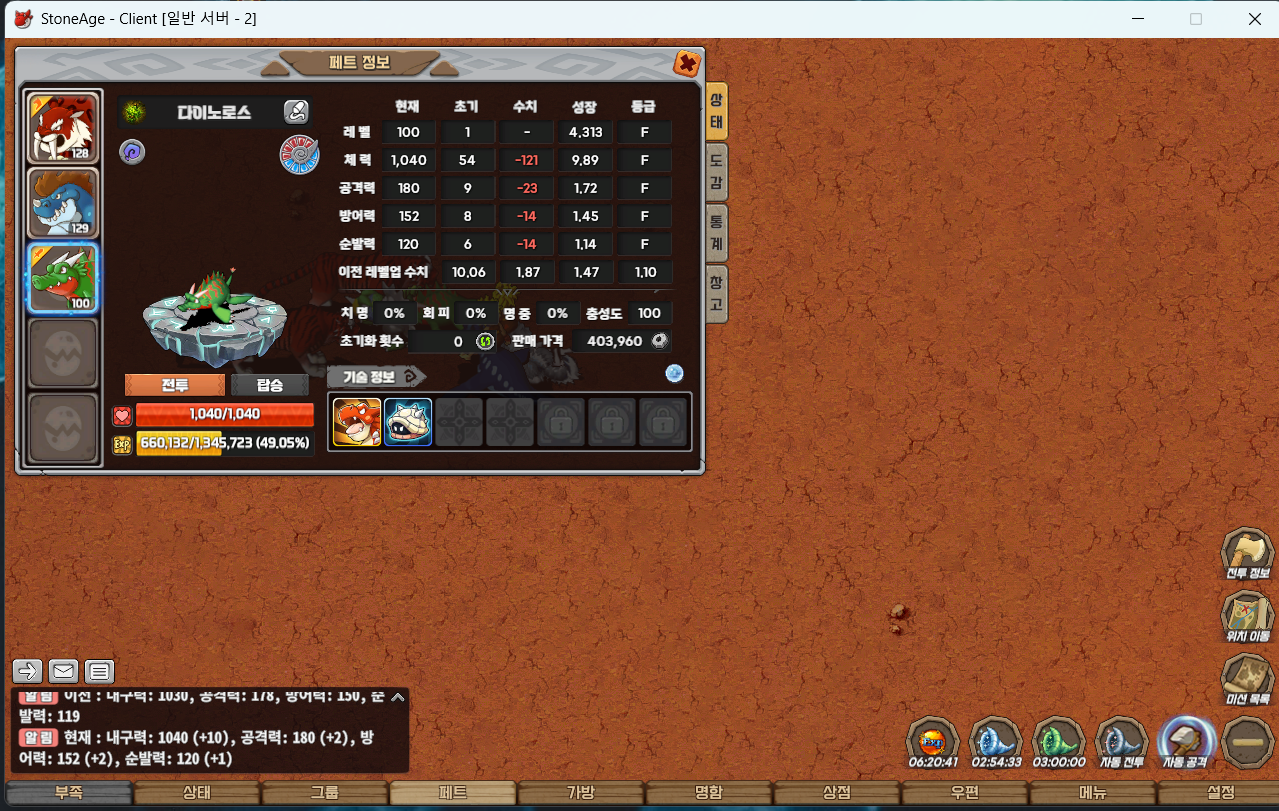Image resolution: width=1279 pixels, height=811 pixels.
Task: Open the 미션 목록 mission list
Action: [1247, 679]
